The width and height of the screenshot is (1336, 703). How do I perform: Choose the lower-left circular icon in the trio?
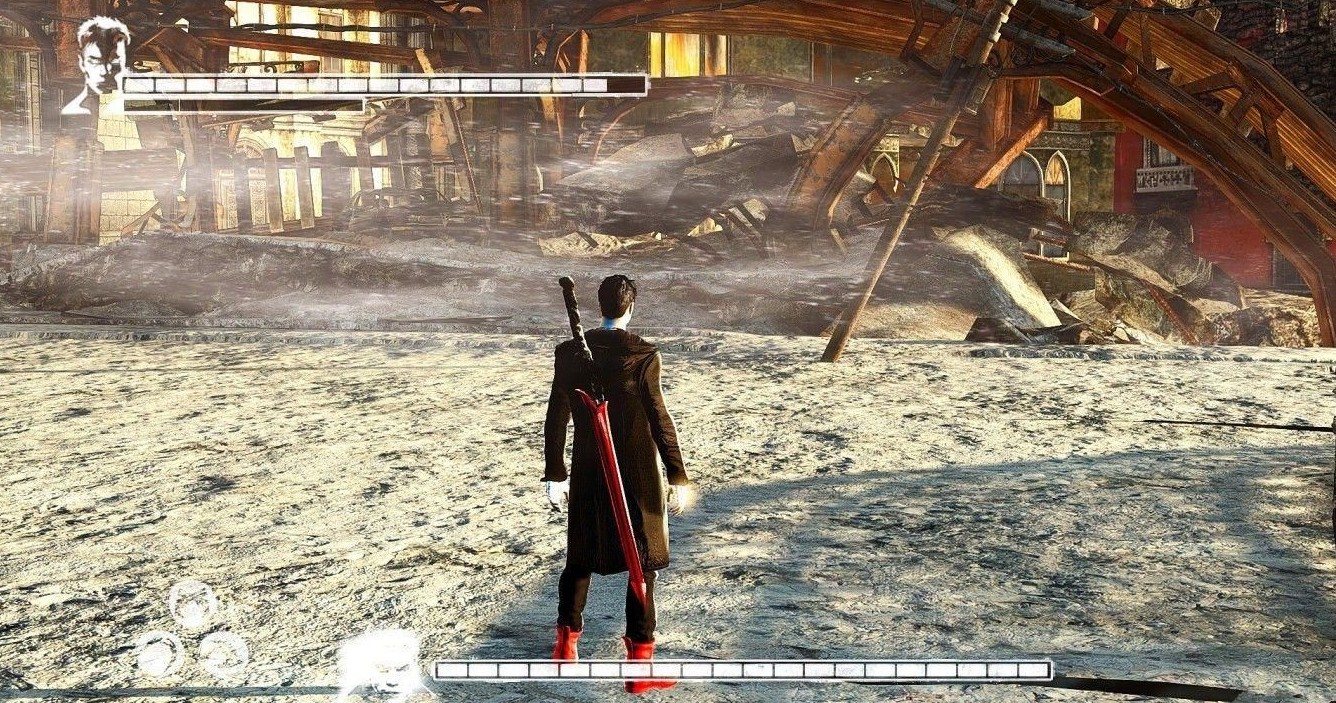[x=159, y=655]
